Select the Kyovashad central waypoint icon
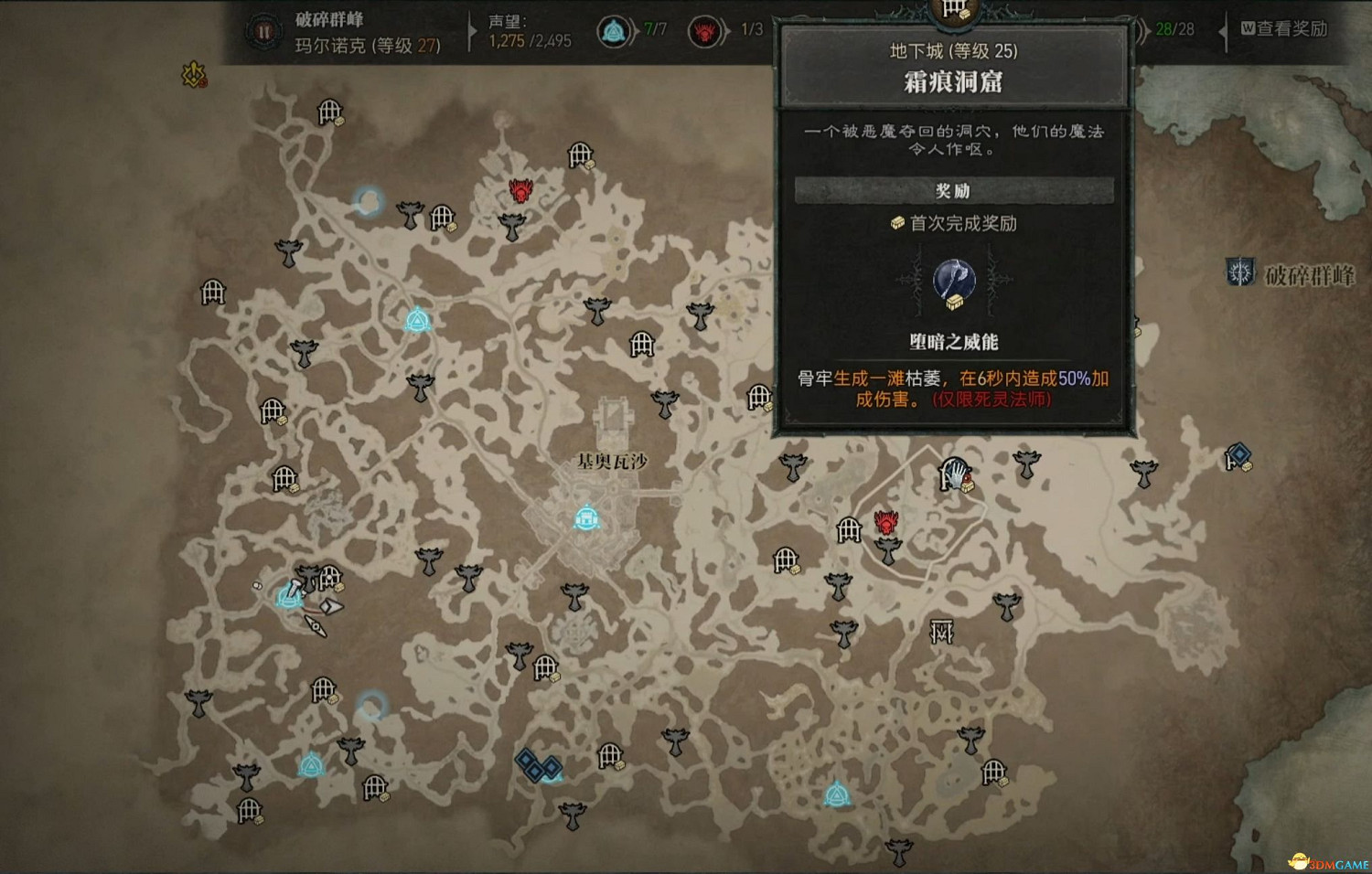 click(x=585, y=518)
